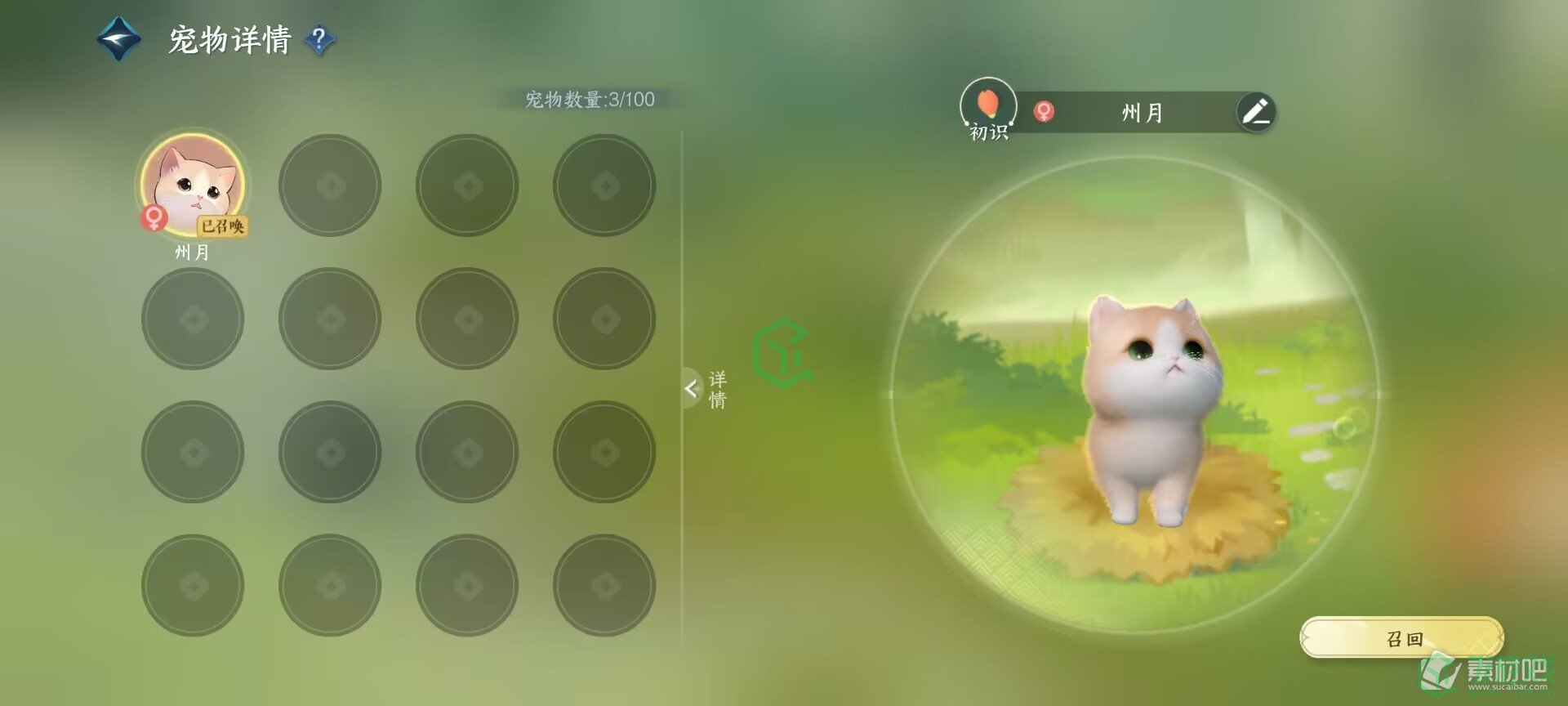
Task: Click the back arrow to exit 宠物详情
Action: [x=117, y=37]
